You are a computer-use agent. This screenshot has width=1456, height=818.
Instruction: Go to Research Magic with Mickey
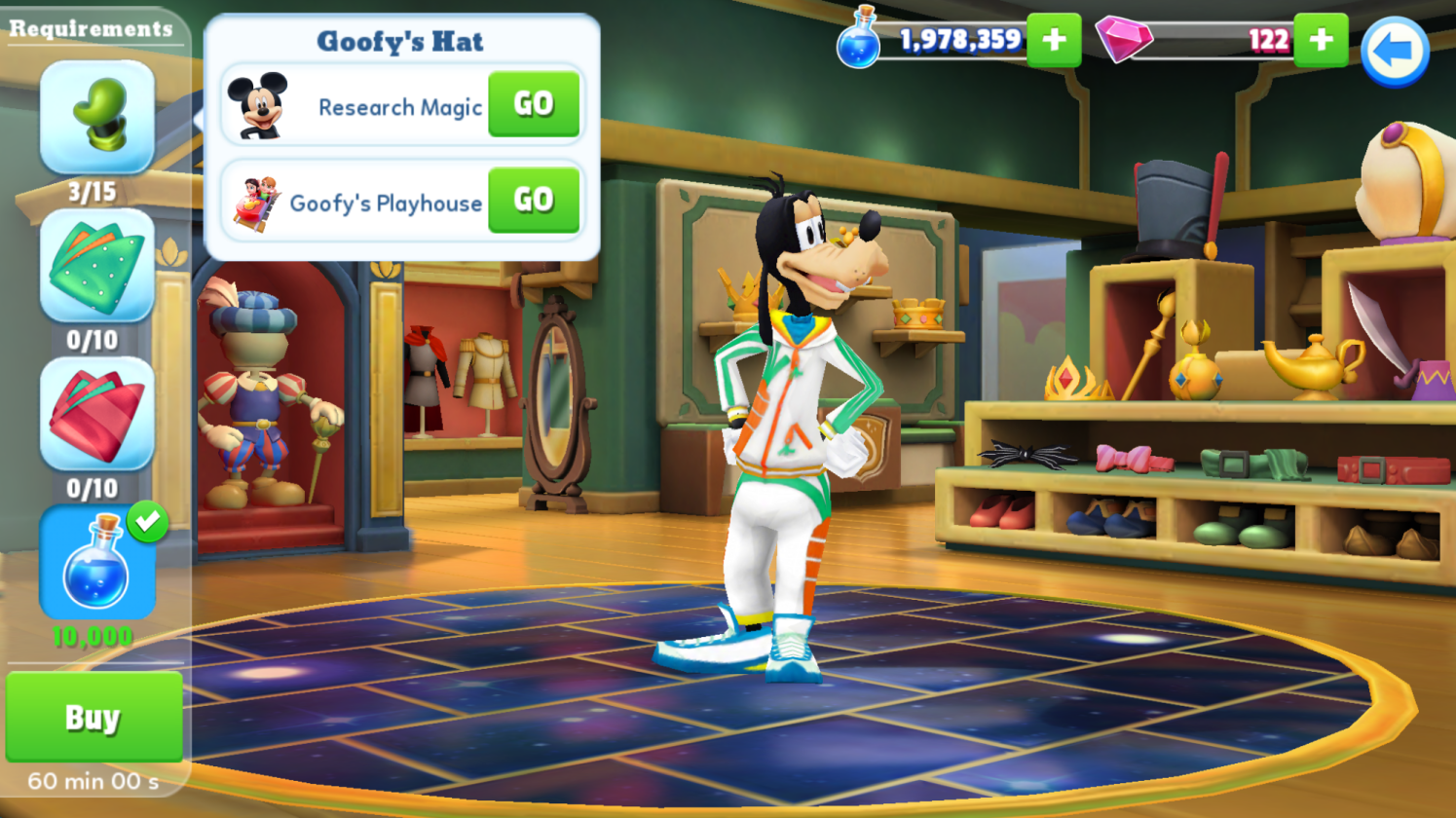click(x=534, y=104)
